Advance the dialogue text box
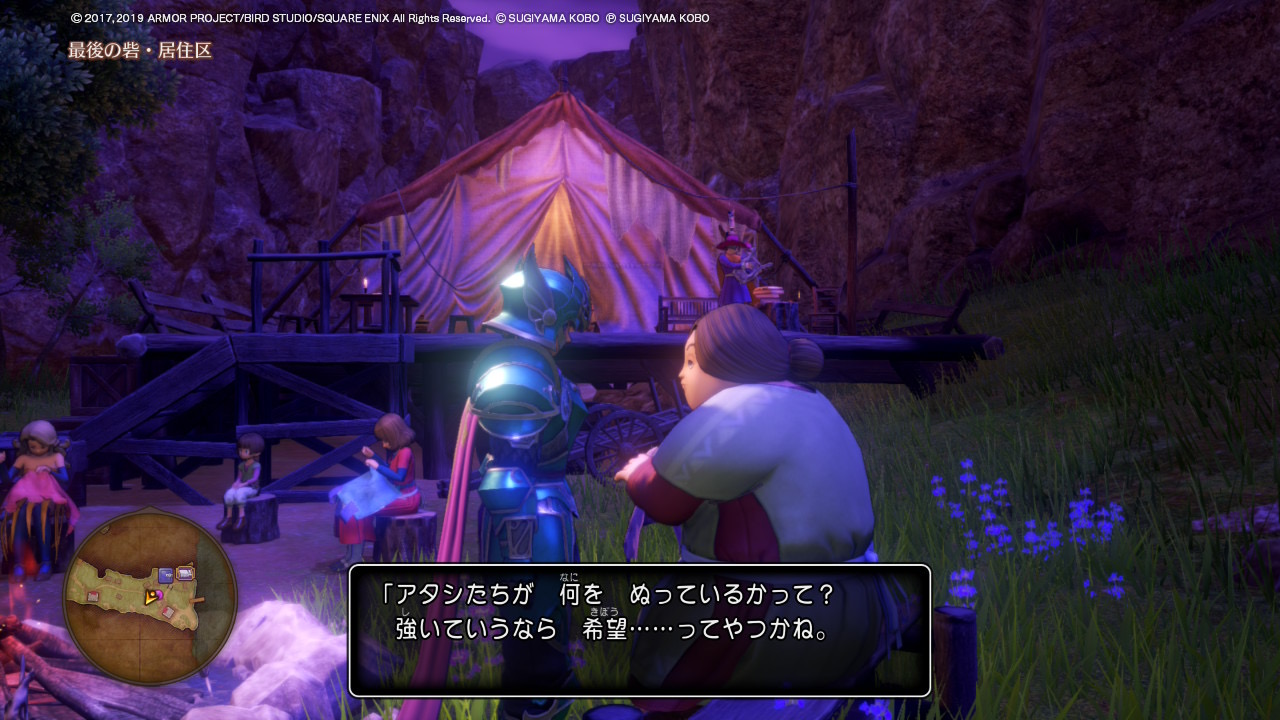Image resolution: width=1280 pixels, height=720 pixels. (x=640, y=630)
